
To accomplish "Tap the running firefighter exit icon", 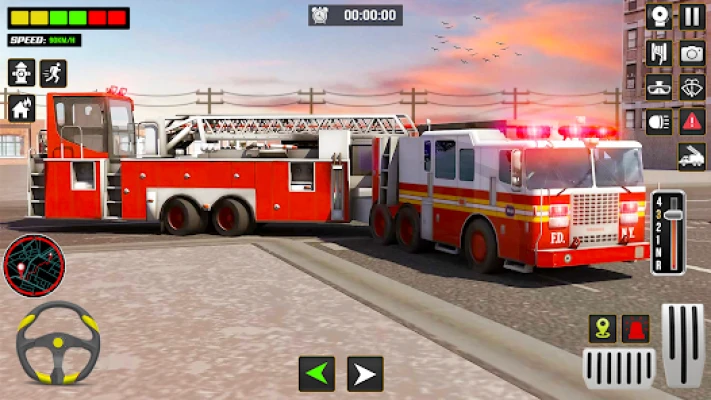I will (x=54, y=72).
